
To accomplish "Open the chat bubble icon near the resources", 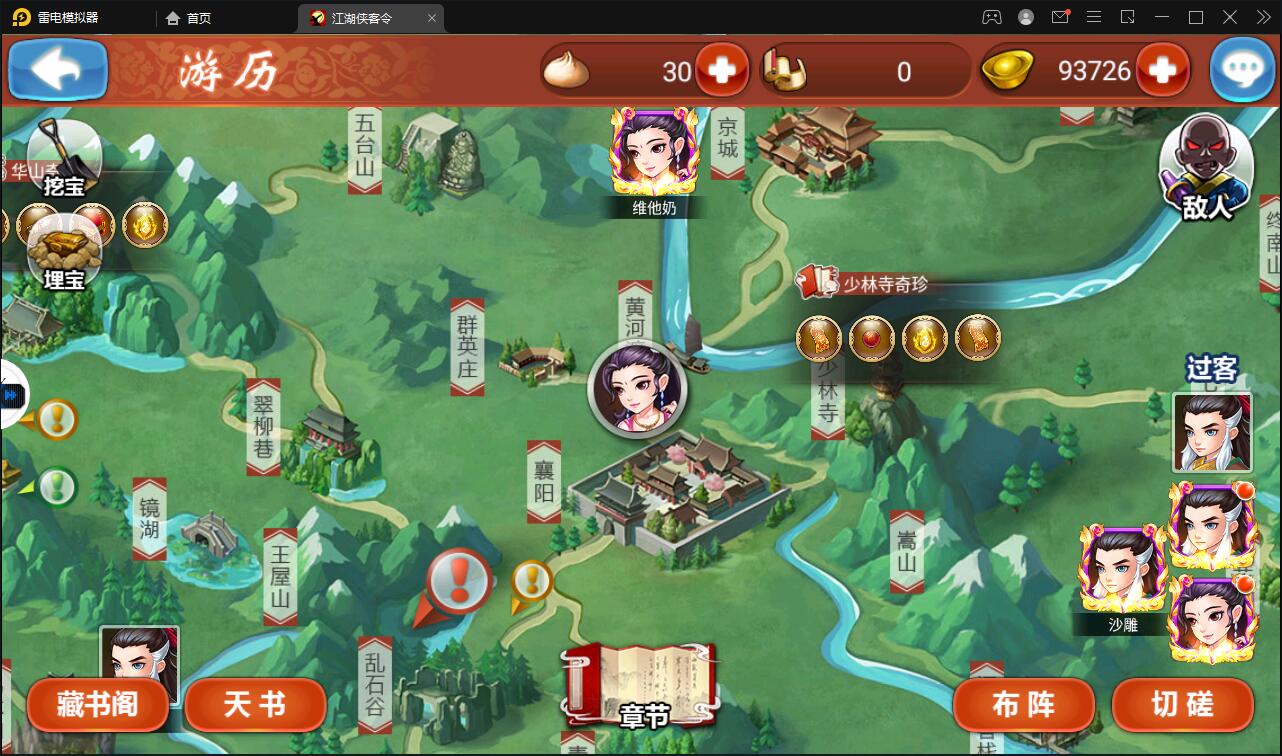I will tap(1242, 69).
